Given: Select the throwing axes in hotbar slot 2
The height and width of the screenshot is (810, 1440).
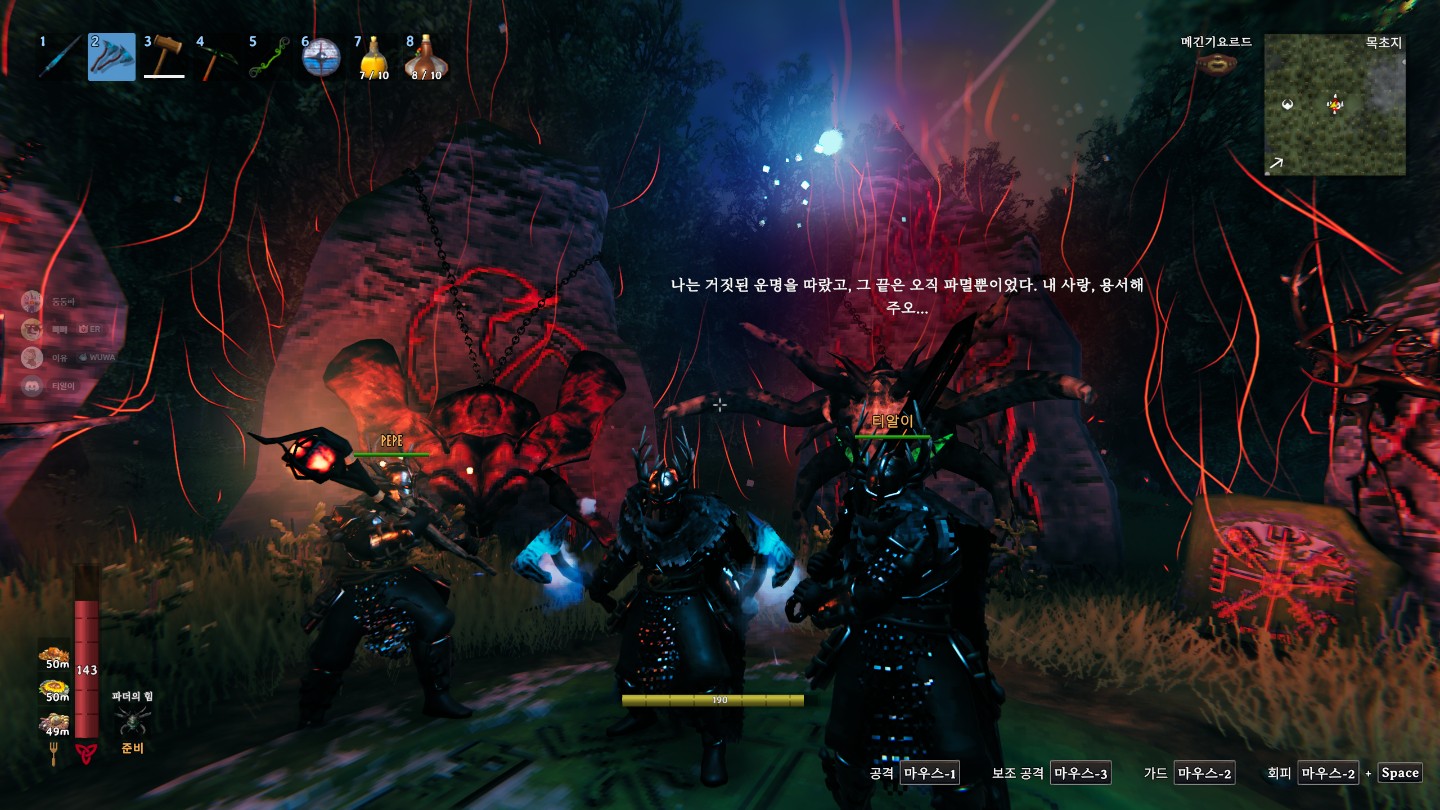Looking at the screenshot, I should pyautogui.click(x=111, y=57).
